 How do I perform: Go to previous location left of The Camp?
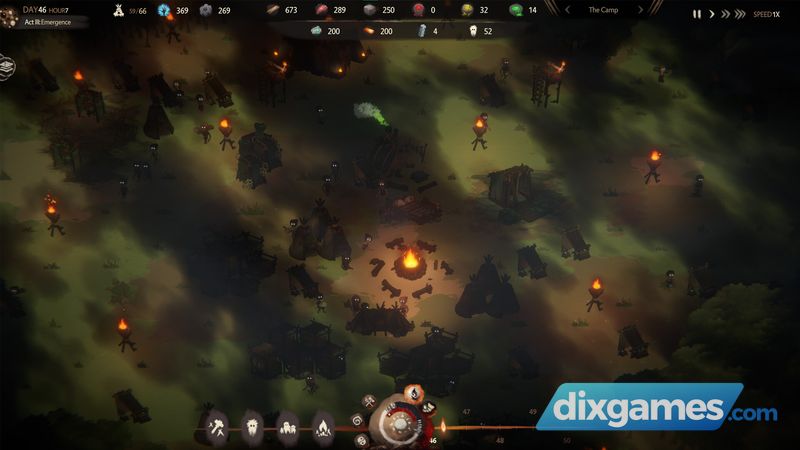pos(568,10)
